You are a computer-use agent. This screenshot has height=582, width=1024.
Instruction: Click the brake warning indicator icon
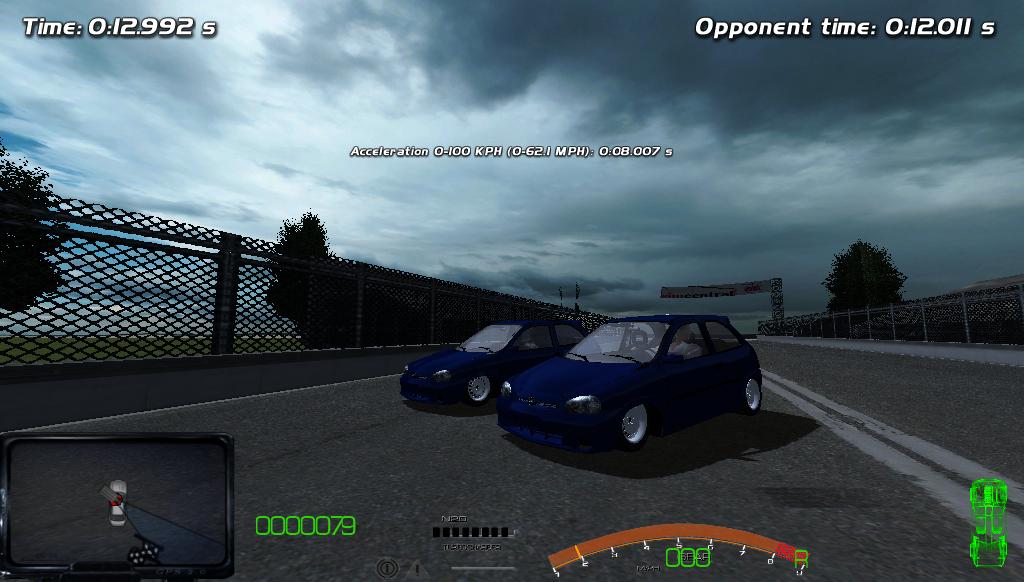coord(387,568)
